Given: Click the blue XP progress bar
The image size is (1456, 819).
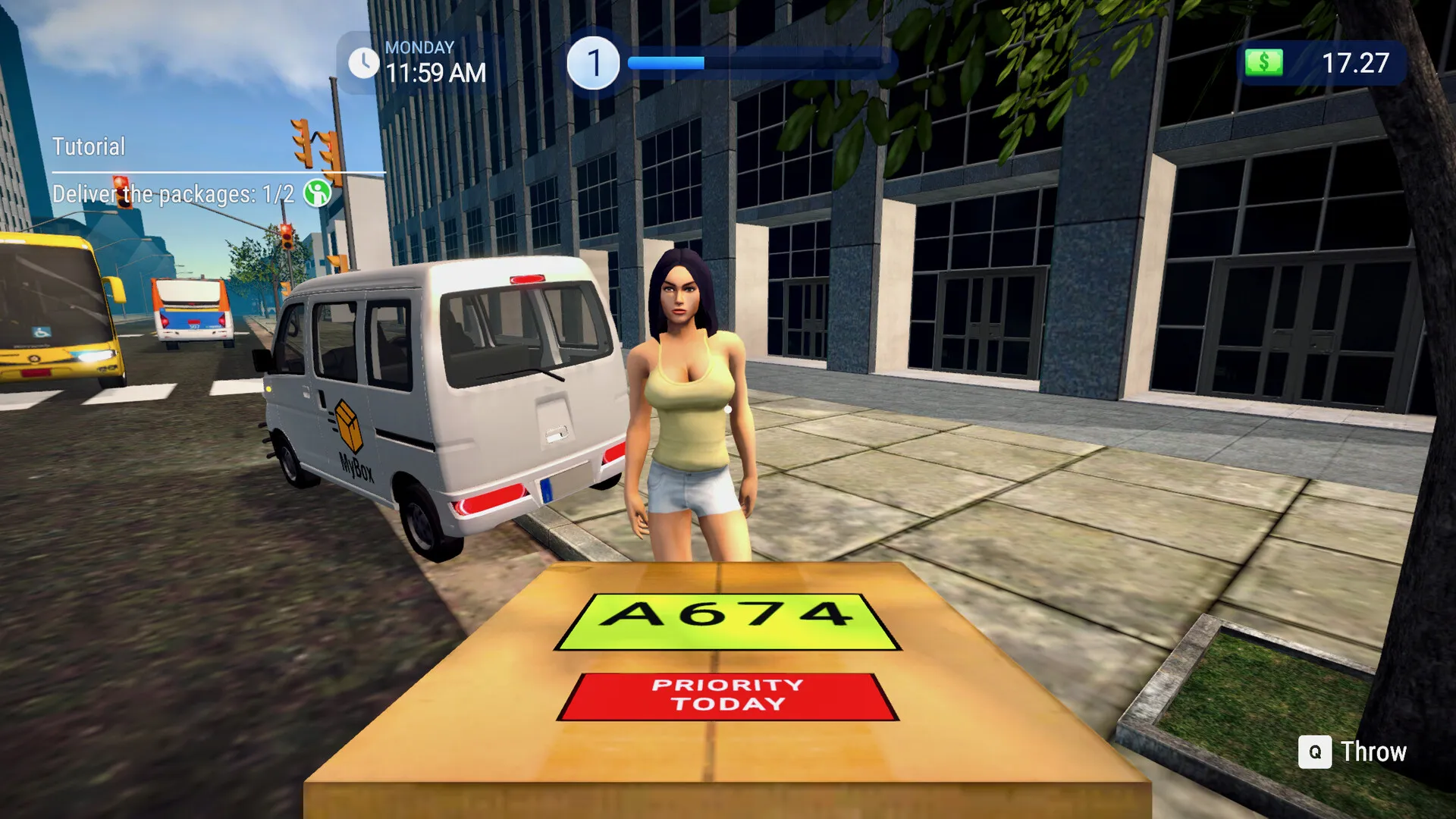Looking at the screenshot, I should click(667, 61).
